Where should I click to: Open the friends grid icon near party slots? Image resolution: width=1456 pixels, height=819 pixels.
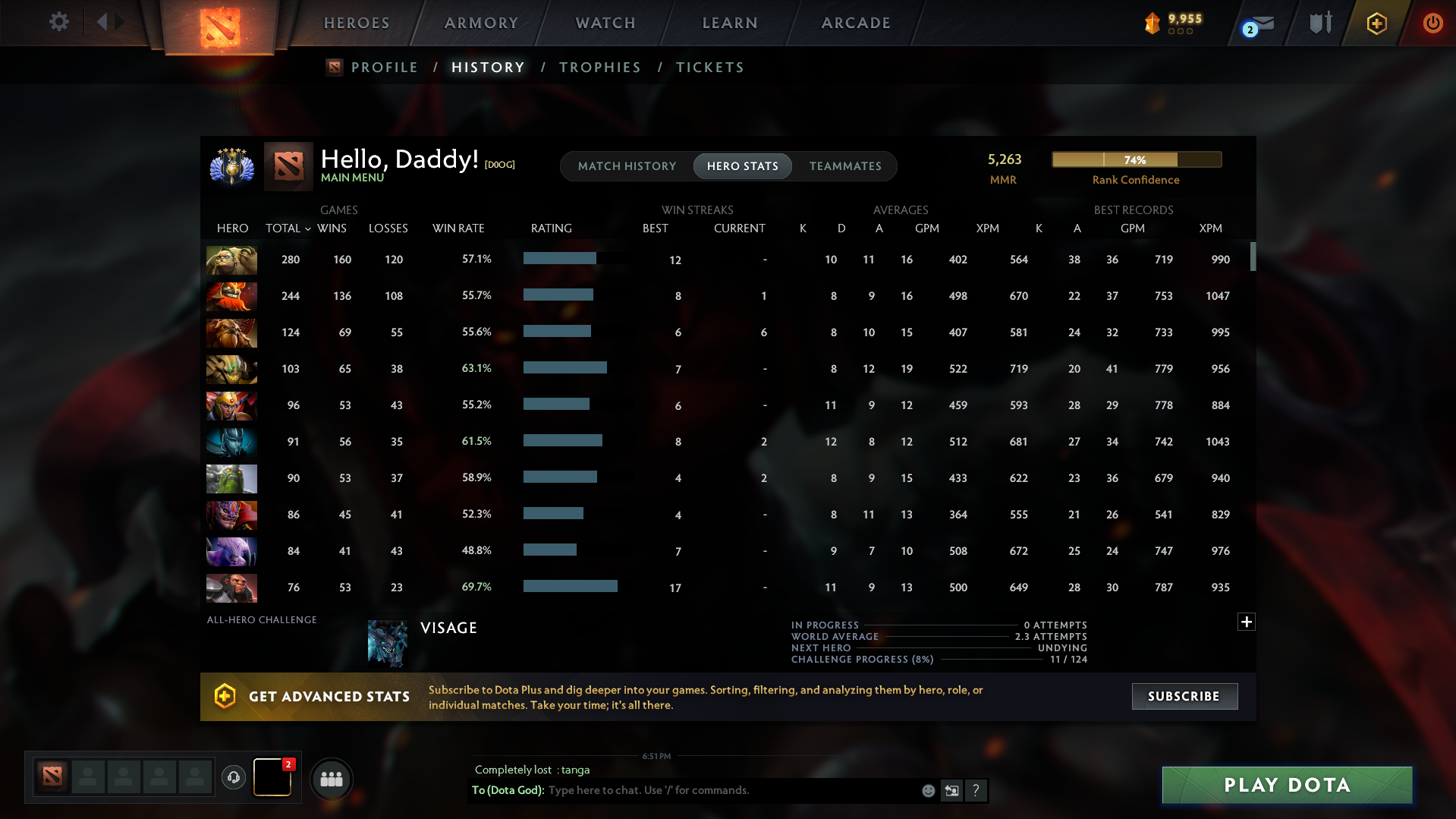[x=331, y=779]
